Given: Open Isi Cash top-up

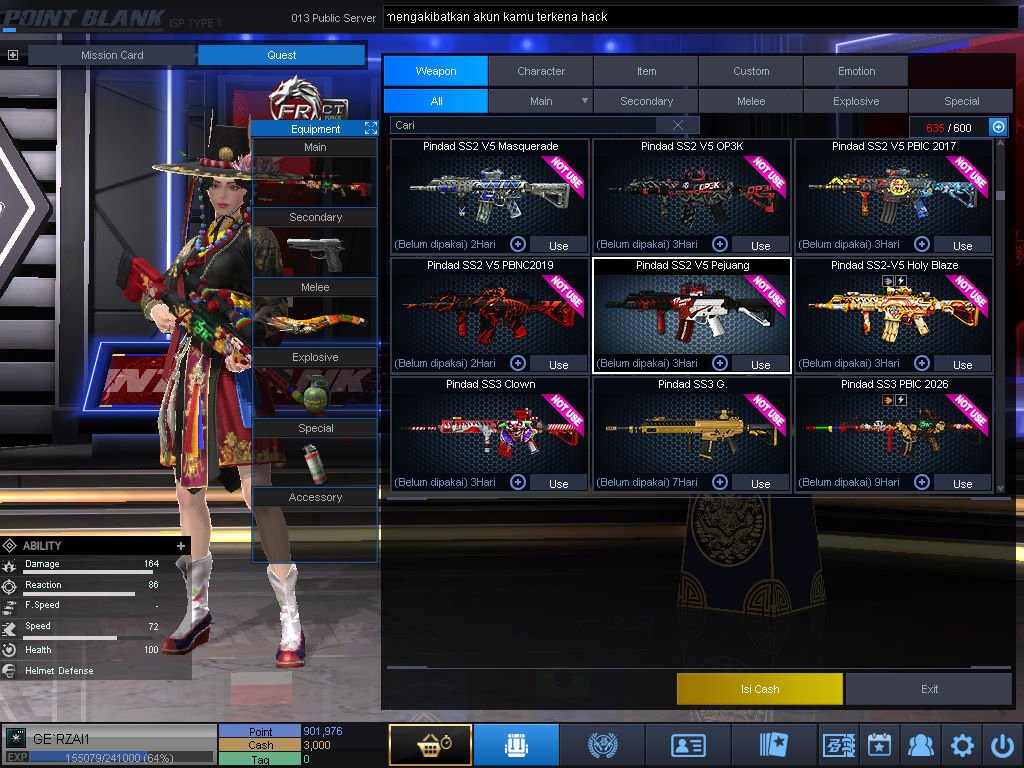Looking at the screenshot, I should pyautogui.click(x=760, y=689).
